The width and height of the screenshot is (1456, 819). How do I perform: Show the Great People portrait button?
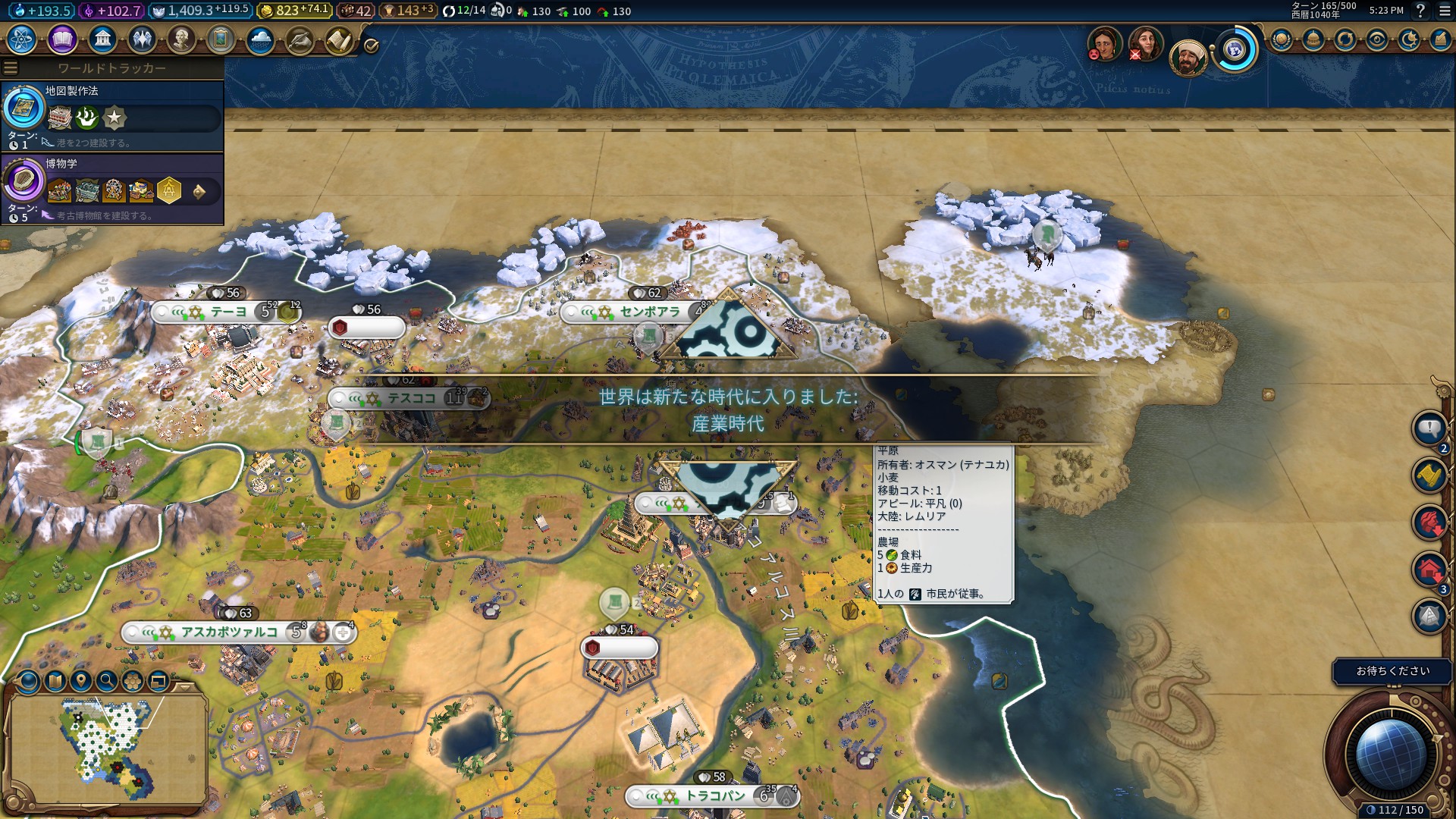[181, 39]
